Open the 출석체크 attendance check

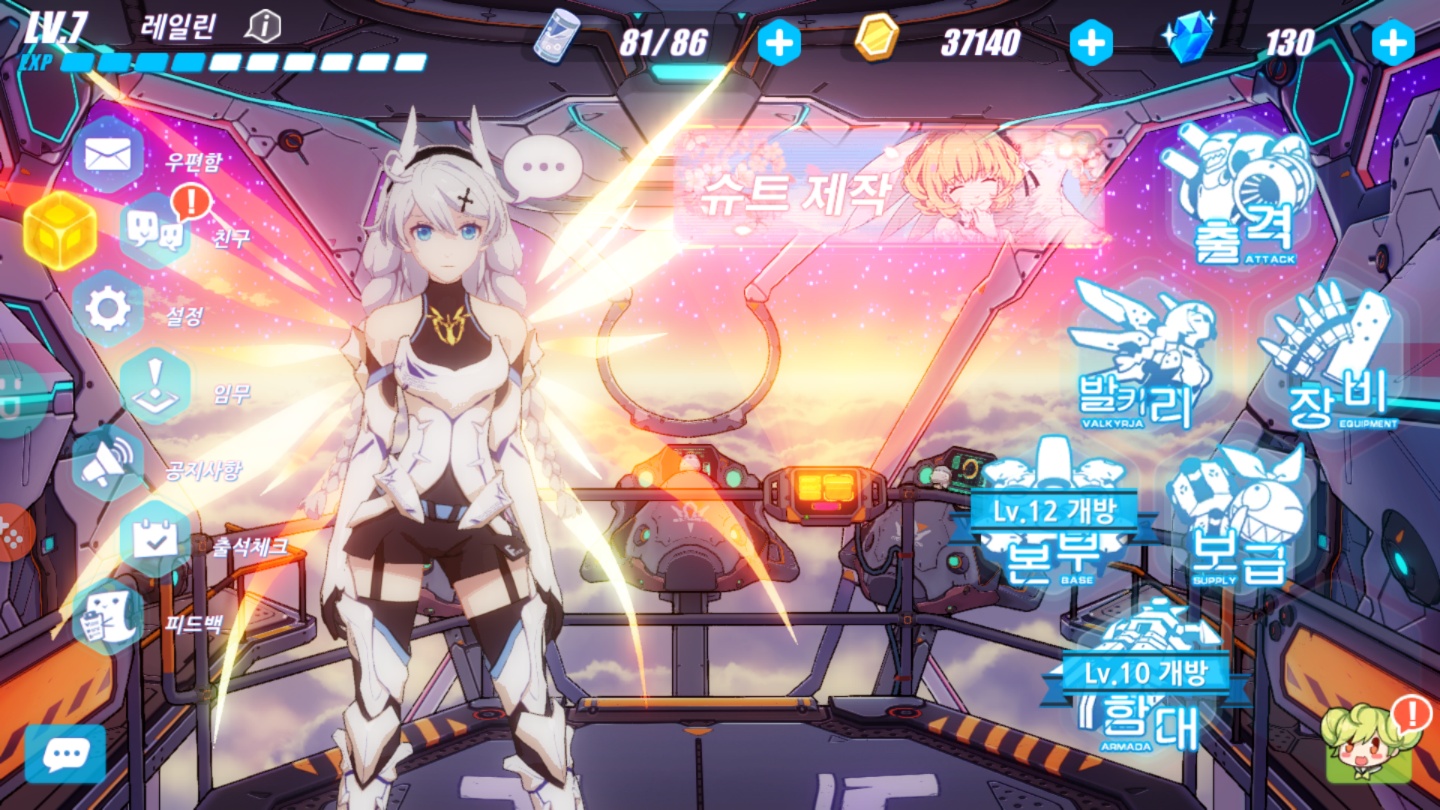156,541
